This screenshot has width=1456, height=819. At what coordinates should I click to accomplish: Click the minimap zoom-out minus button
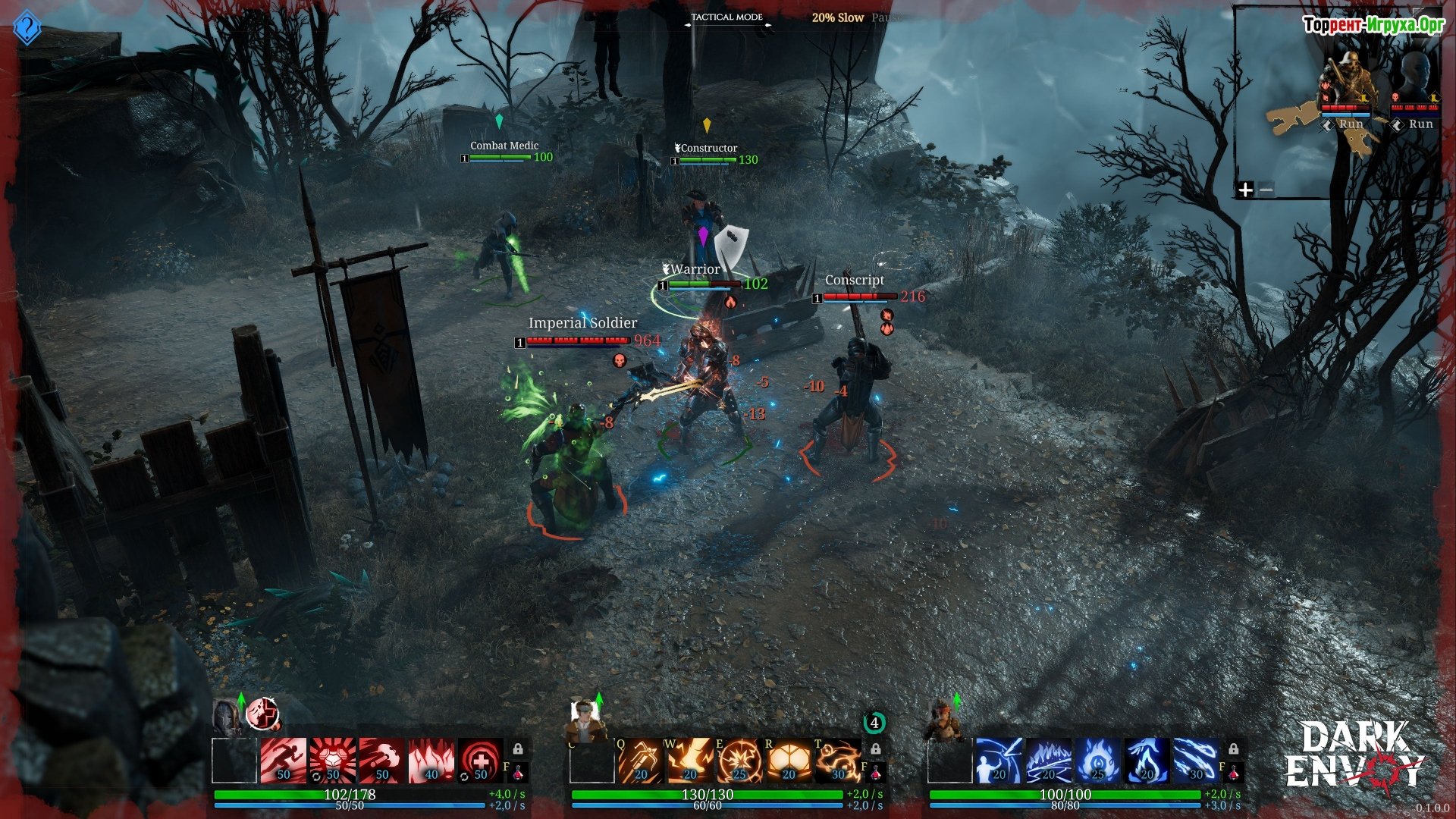click(1266, 190)
